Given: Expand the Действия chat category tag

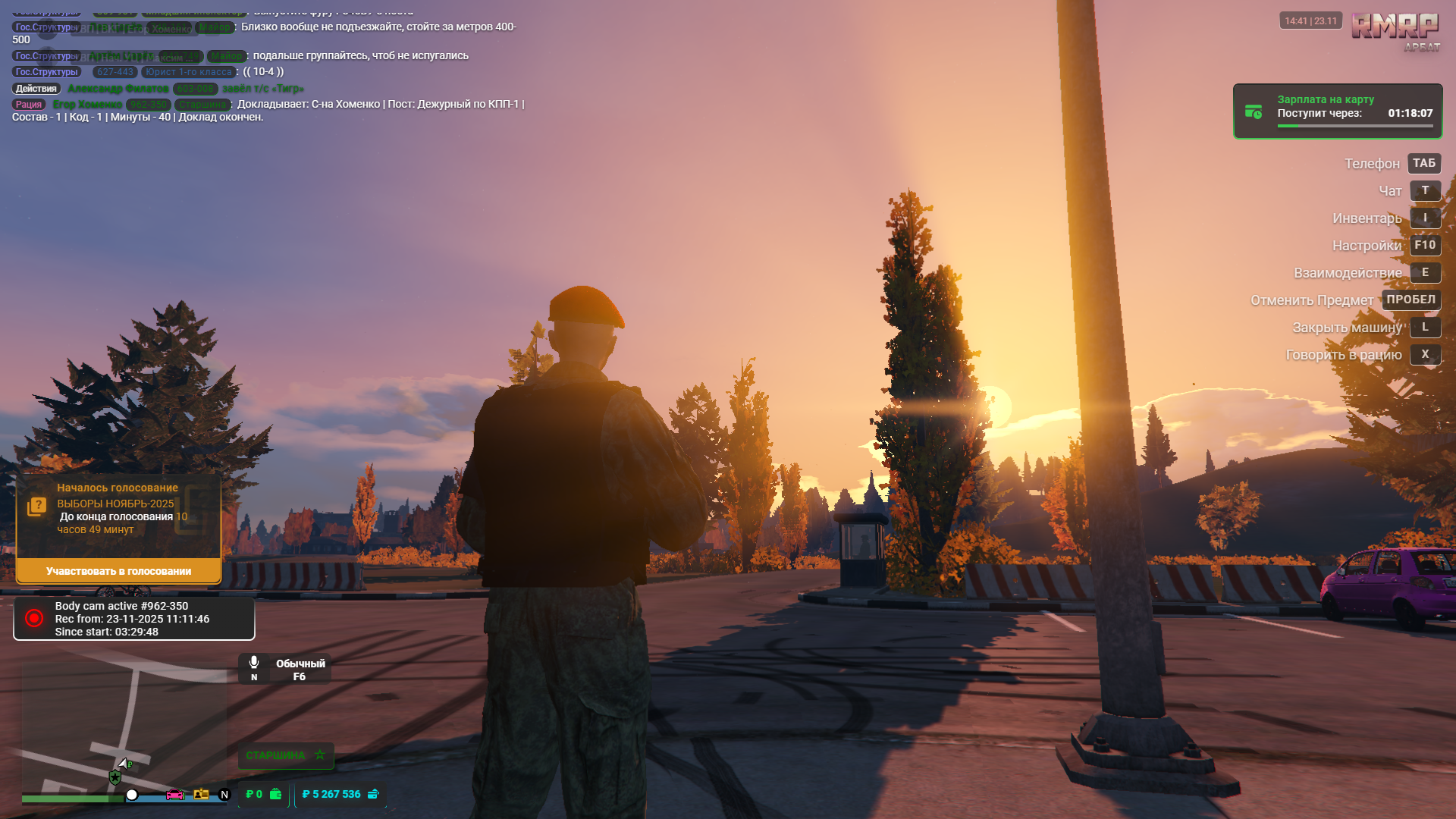Looking at the screenshot, I should pos(36,88).
